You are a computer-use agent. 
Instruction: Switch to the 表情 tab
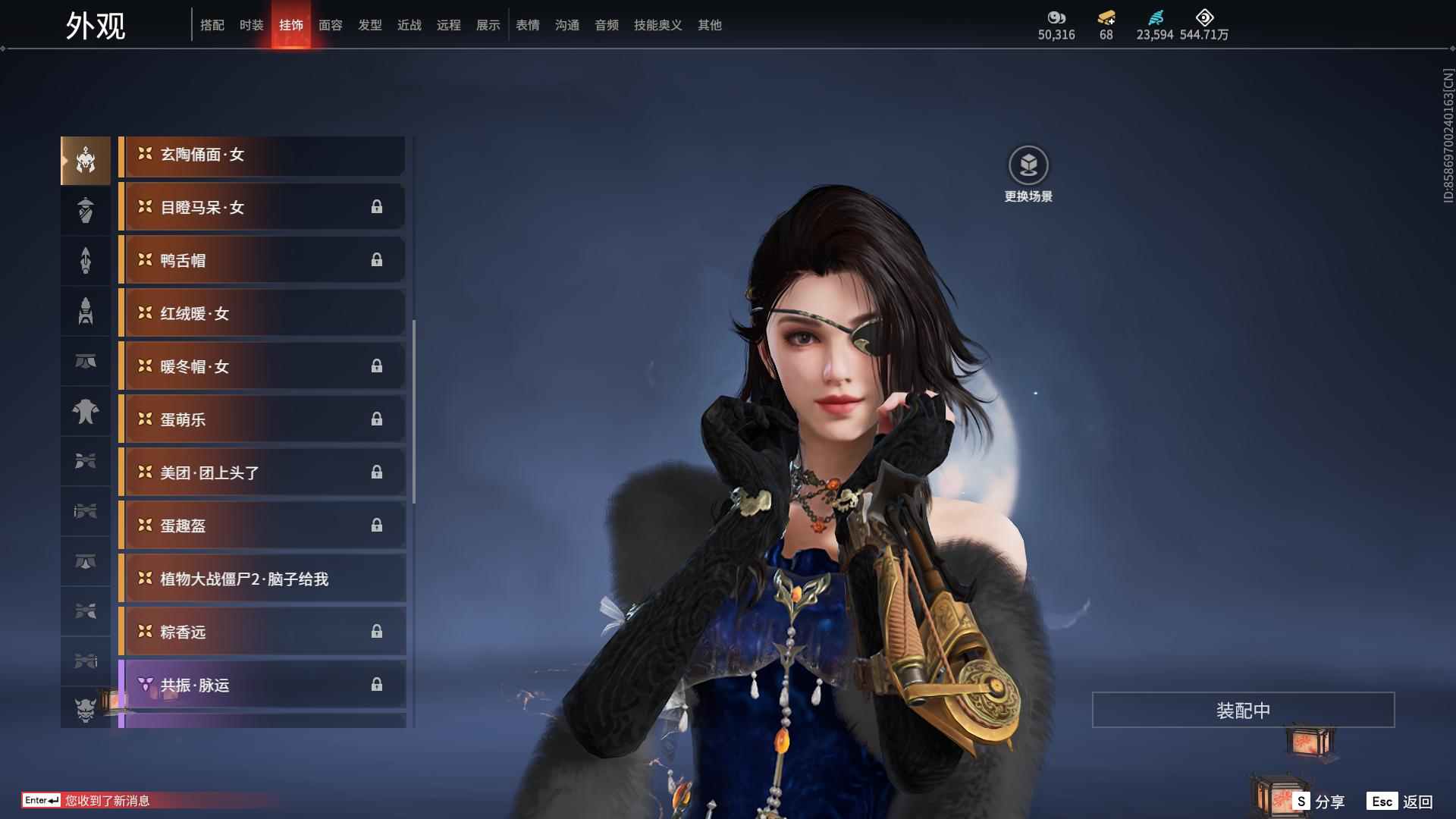click(x=527, y=25)
